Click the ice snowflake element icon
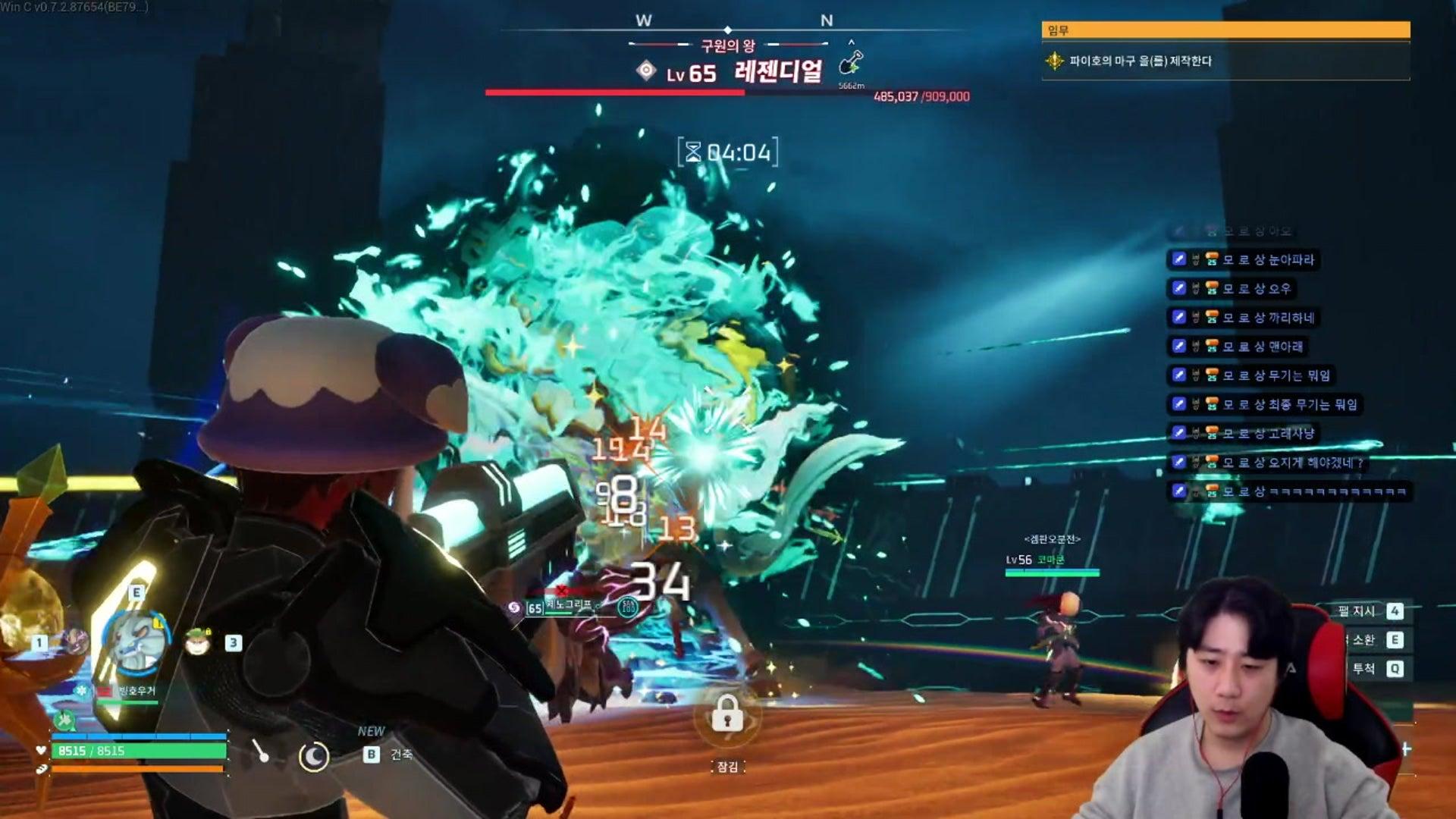The height and width of the screenshot is (819, 1456). click(x=81, y=691)
